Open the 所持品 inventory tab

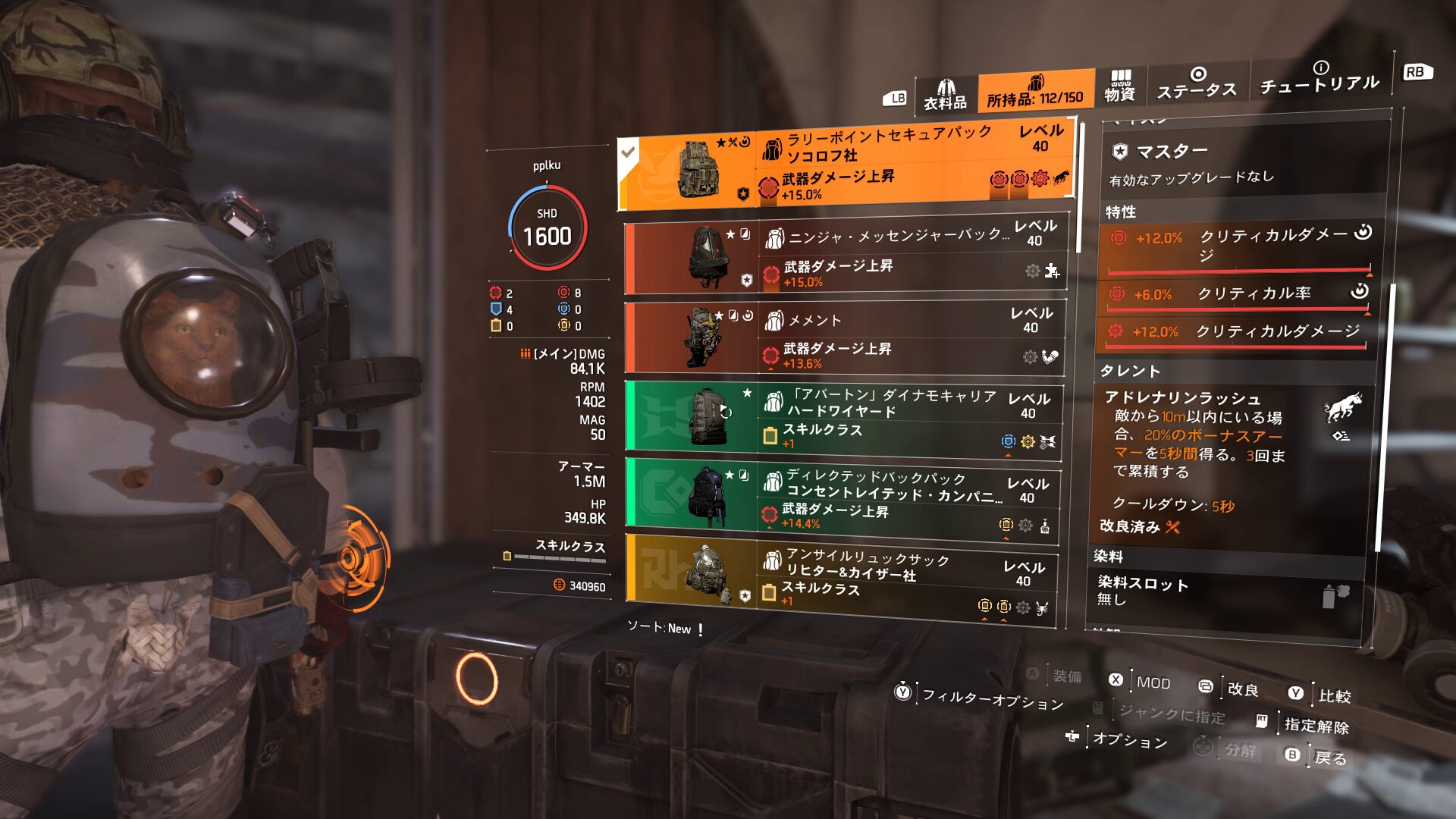(x=1035, y=92)
